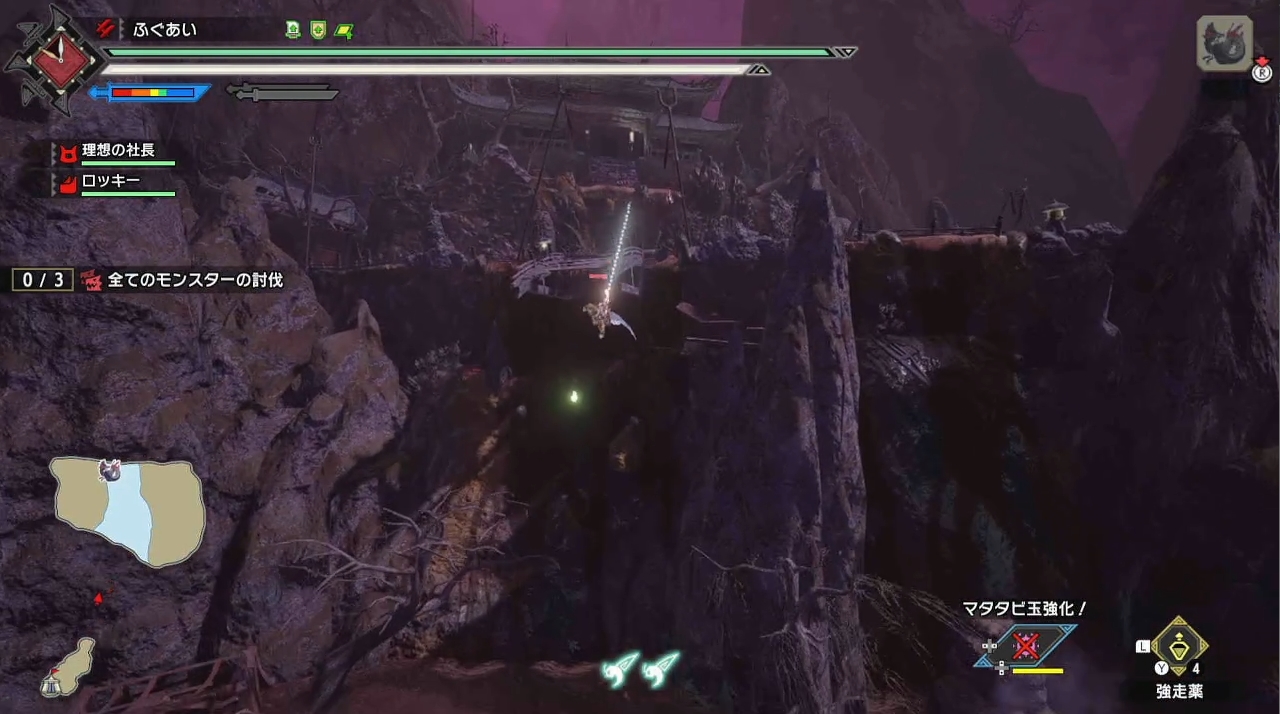The image size is (1280, 714).
Task: Select the crossed-out action palette icon
Action: (1026, 646)
